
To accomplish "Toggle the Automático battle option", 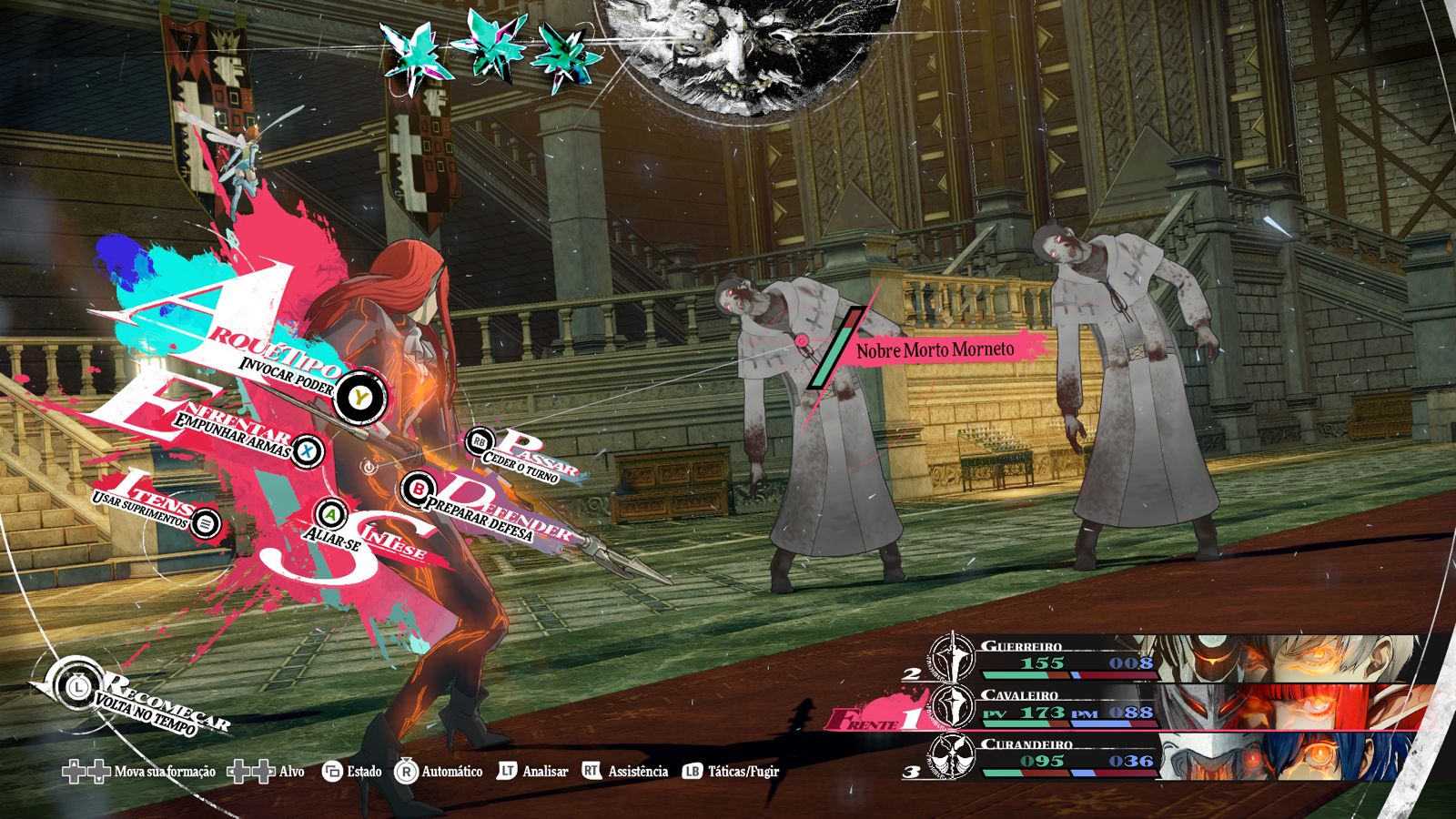I will pyautogui.click(x=440, y=772).
